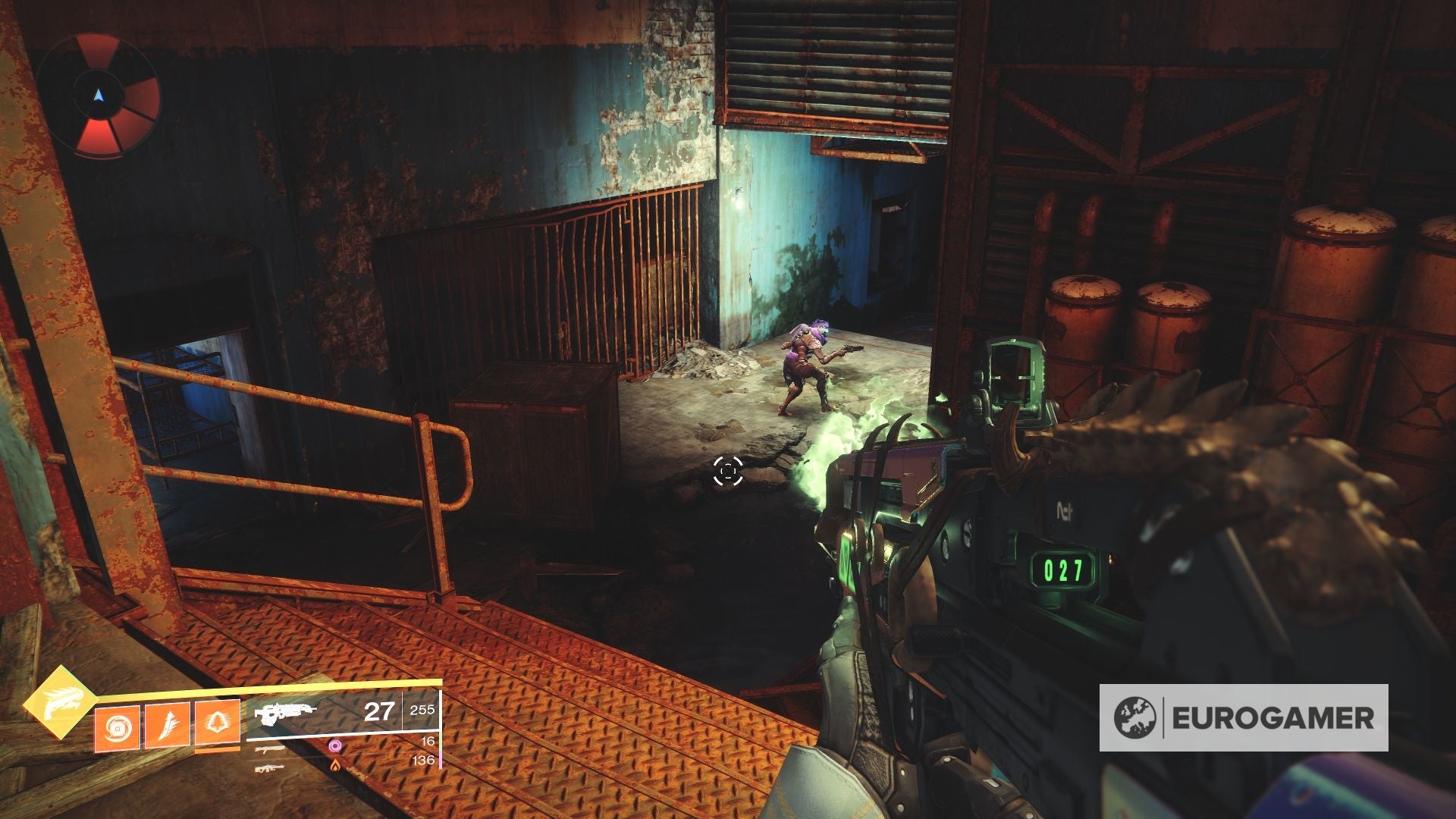Select the scout rifle weapon icon
Image resolution: width=1456 pixels, height=819 pixels.
271,769
